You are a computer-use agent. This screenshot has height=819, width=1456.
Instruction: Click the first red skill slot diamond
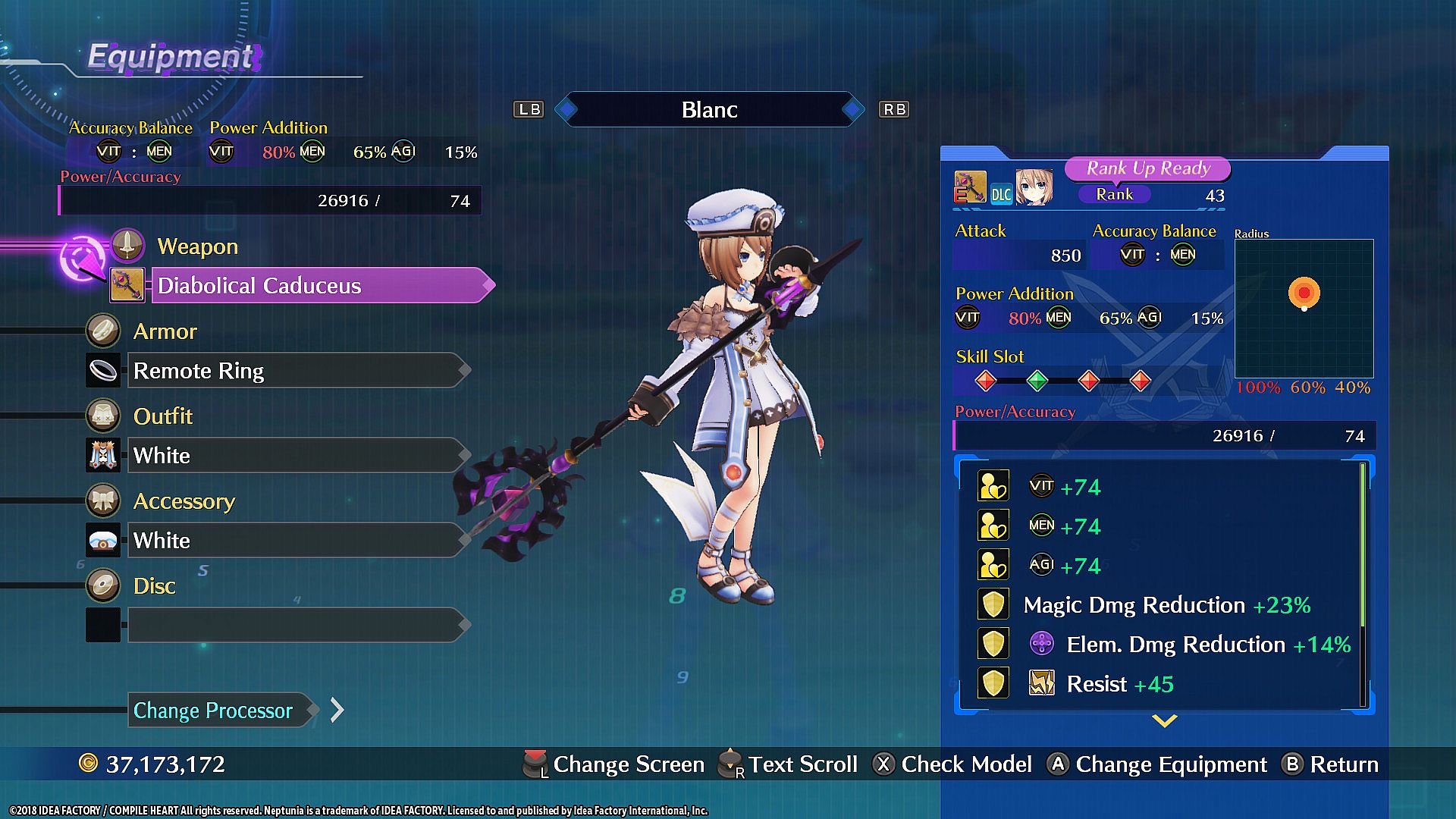985,381
